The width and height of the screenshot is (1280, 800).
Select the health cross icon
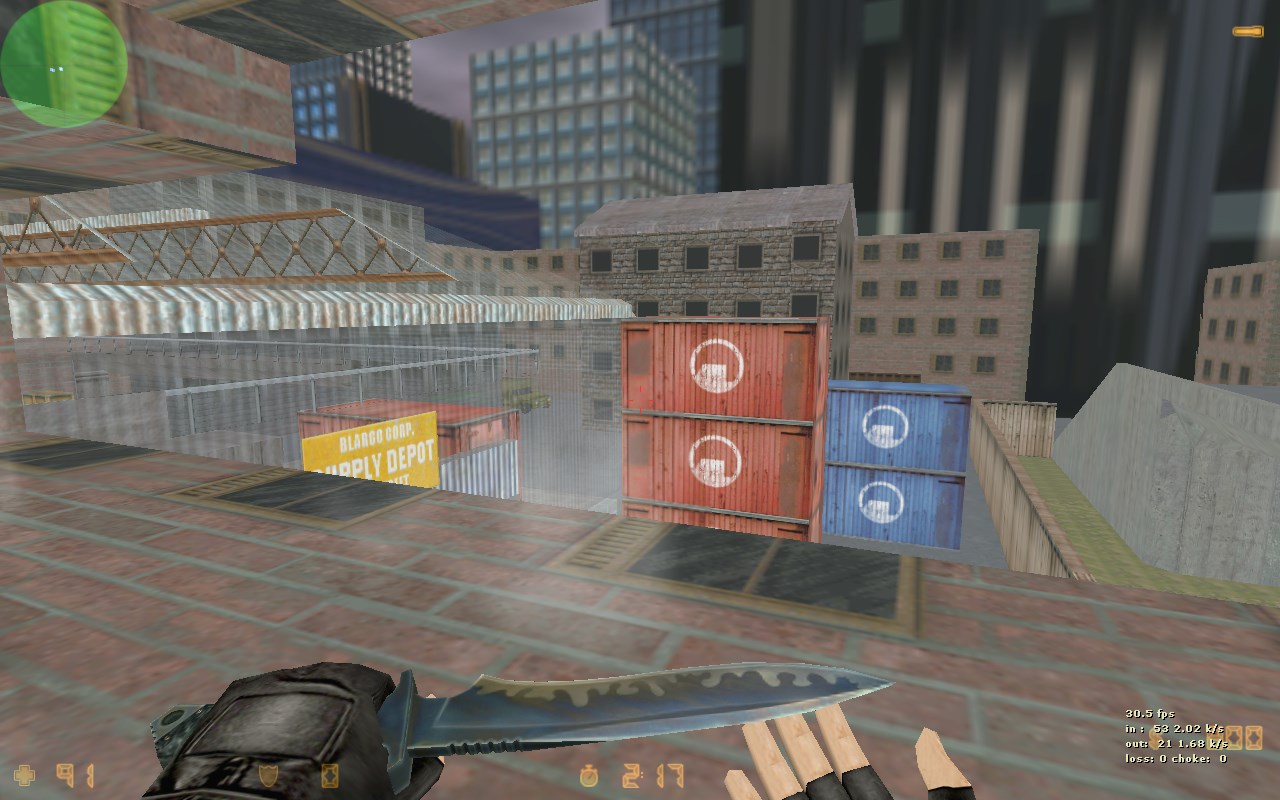[23, 775]
